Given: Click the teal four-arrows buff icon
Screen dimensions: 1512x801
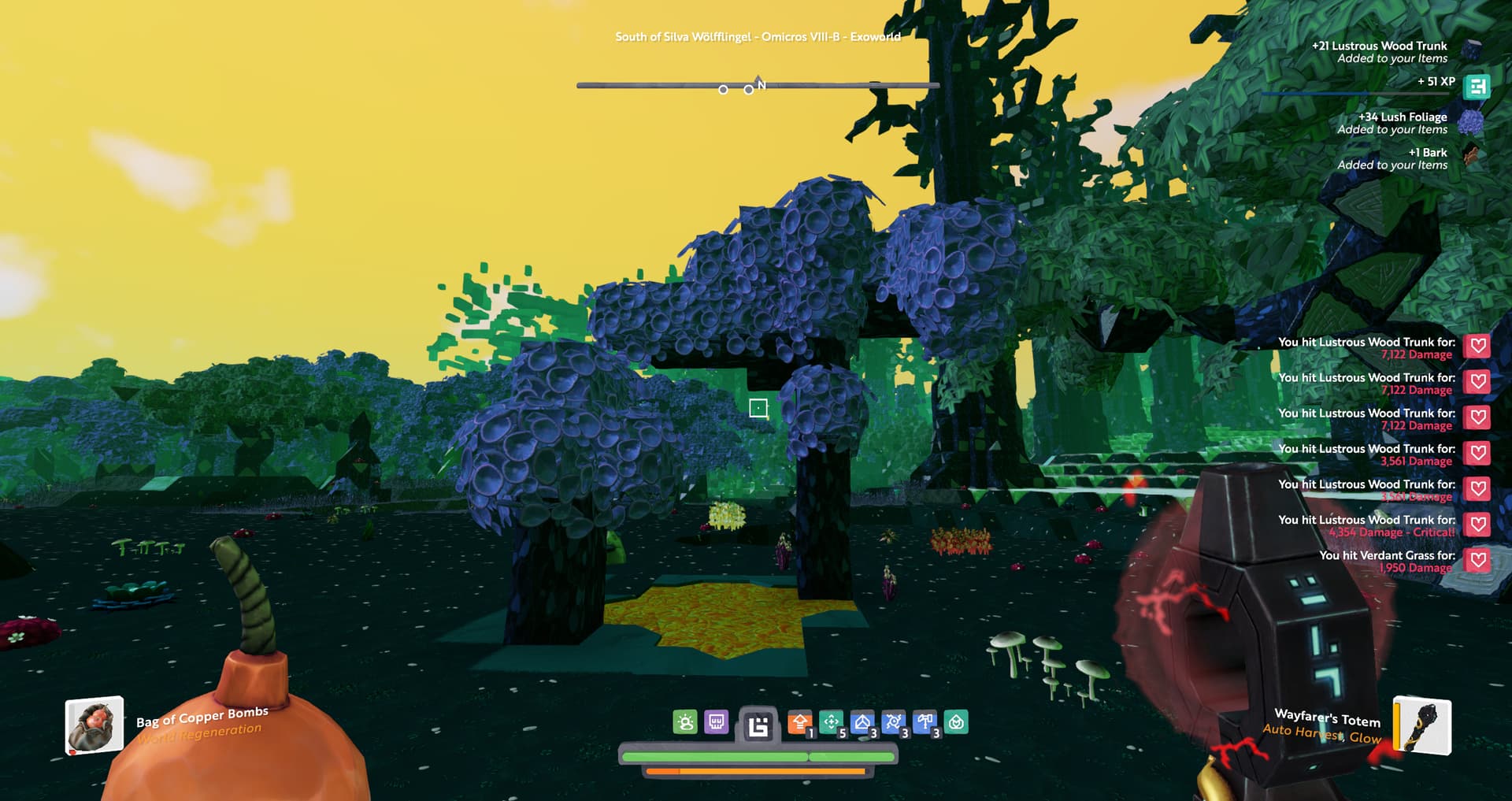Looking at the screenshot, I should (x=831, y=722).
